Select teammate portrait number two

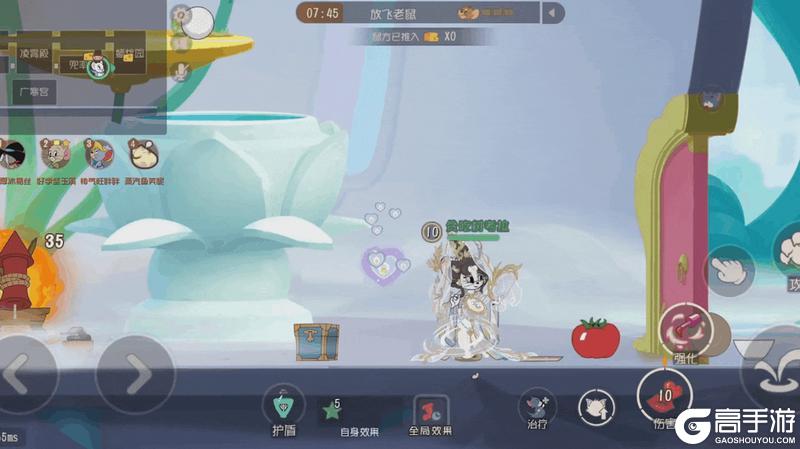point(57,155)
